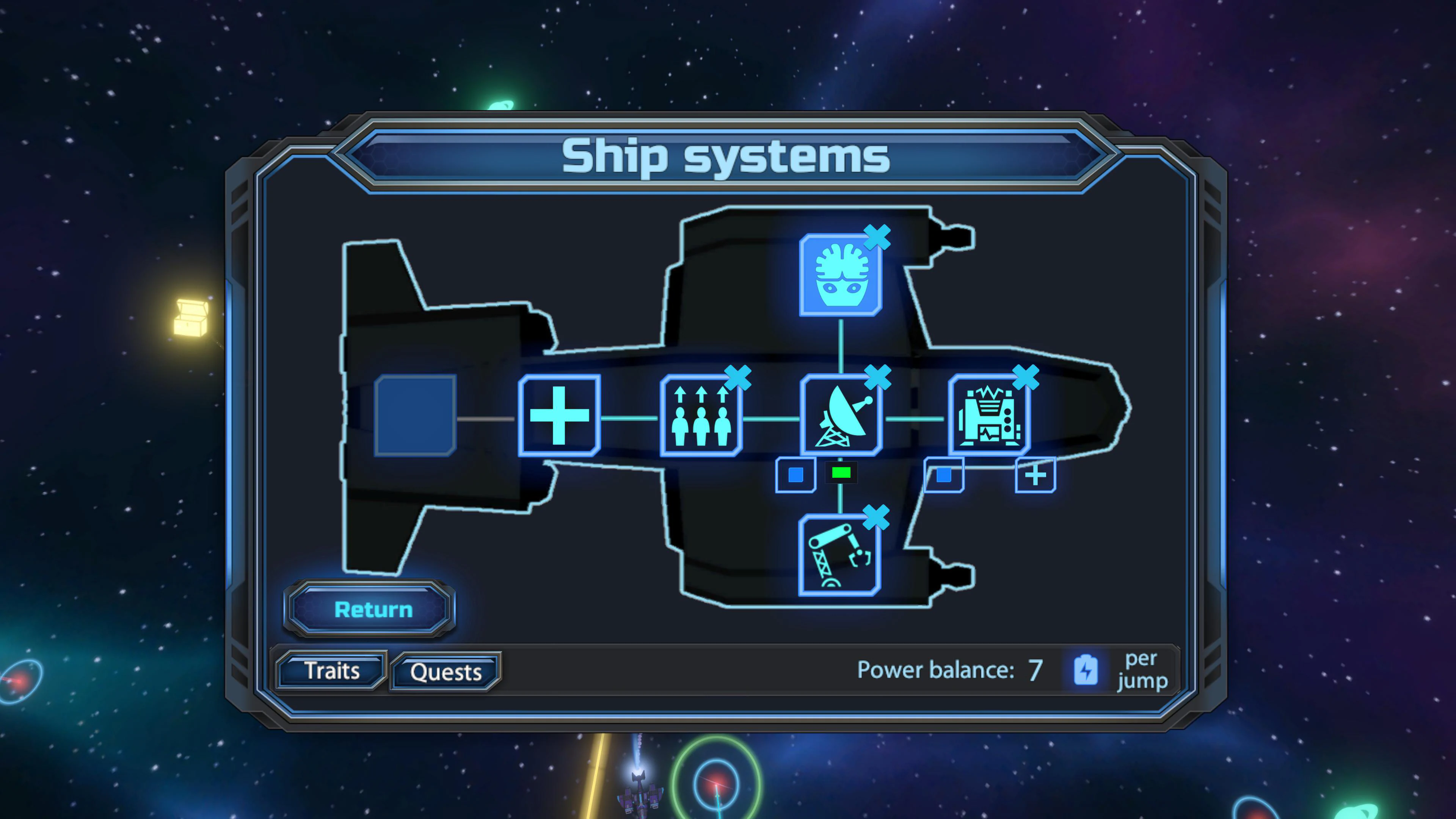Open the Traits panel
This screenshot has height=819, width=1456.
[x=331, y=670]
